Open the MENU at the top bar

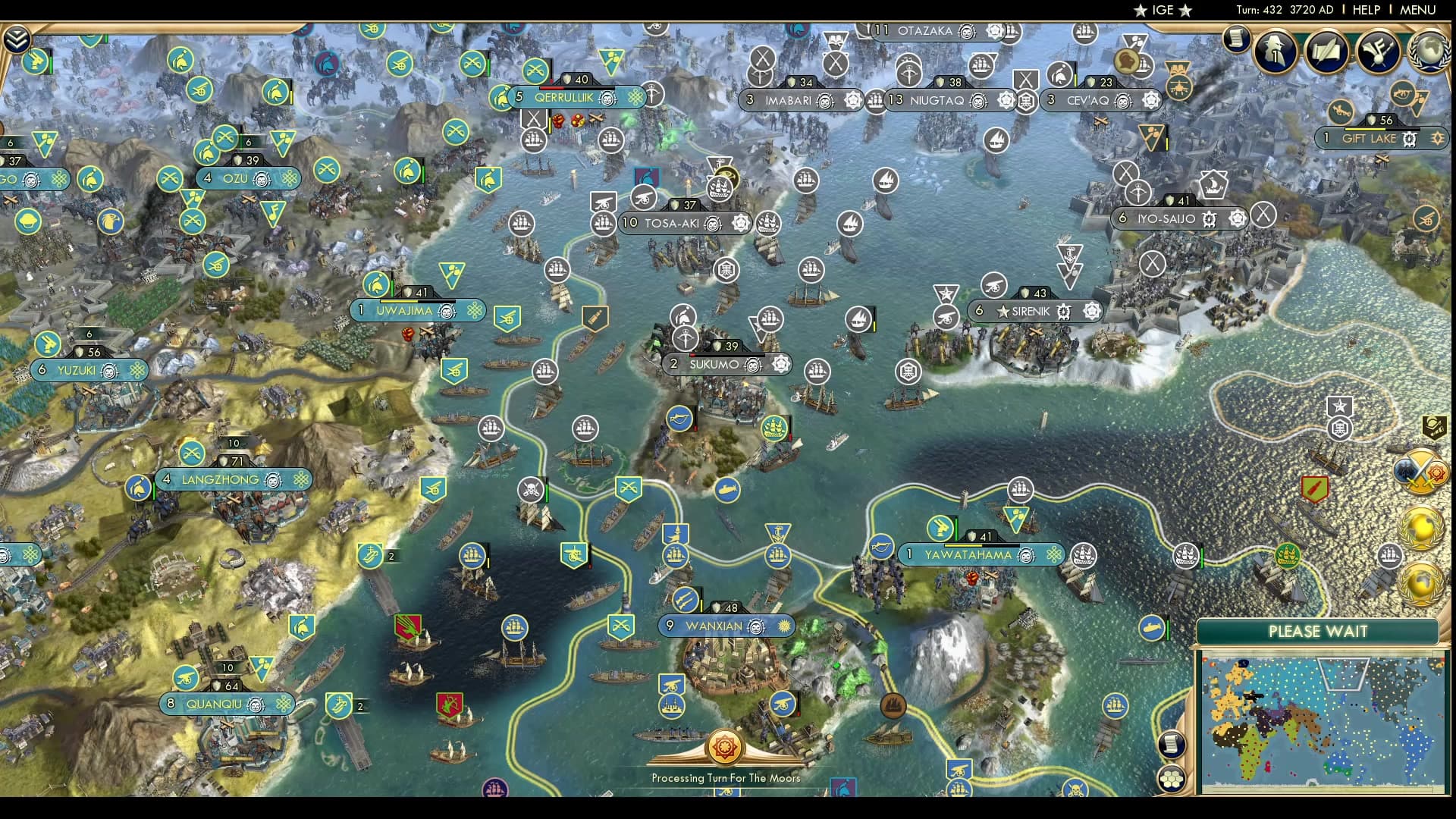(x=1417, y=10)
